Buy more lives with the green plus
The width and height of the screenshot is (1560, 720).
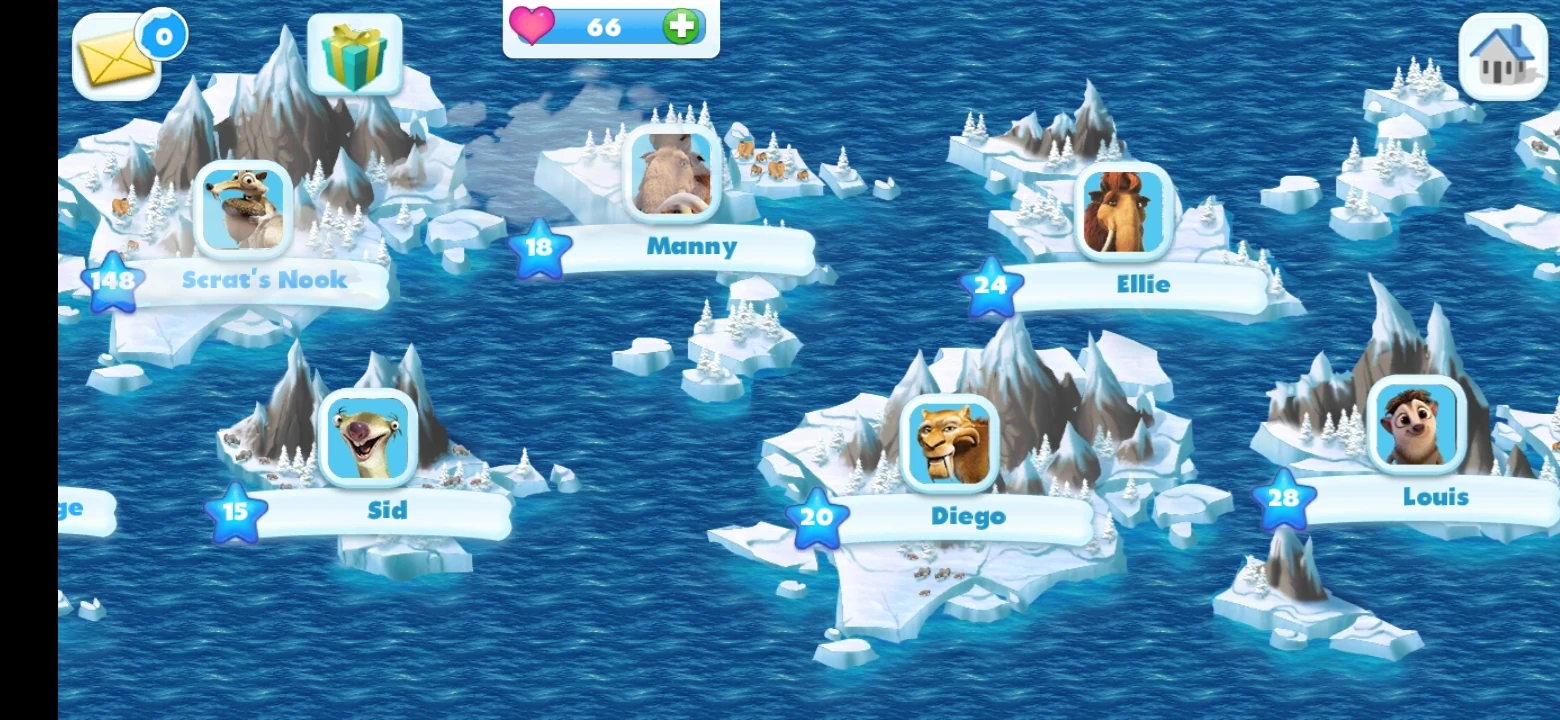680,28
